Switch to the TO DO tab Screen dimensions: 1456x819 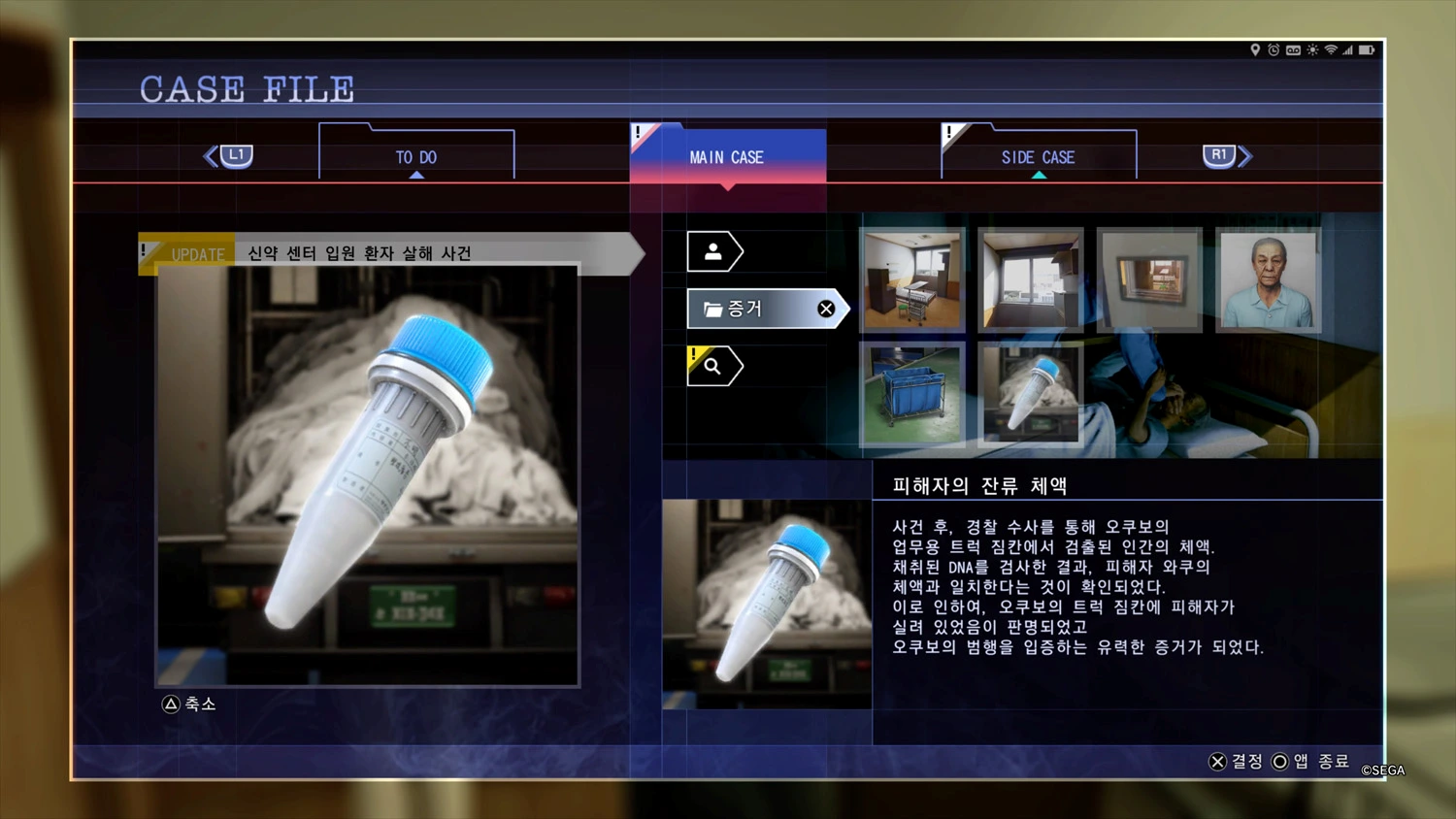(x=416, y=156)
